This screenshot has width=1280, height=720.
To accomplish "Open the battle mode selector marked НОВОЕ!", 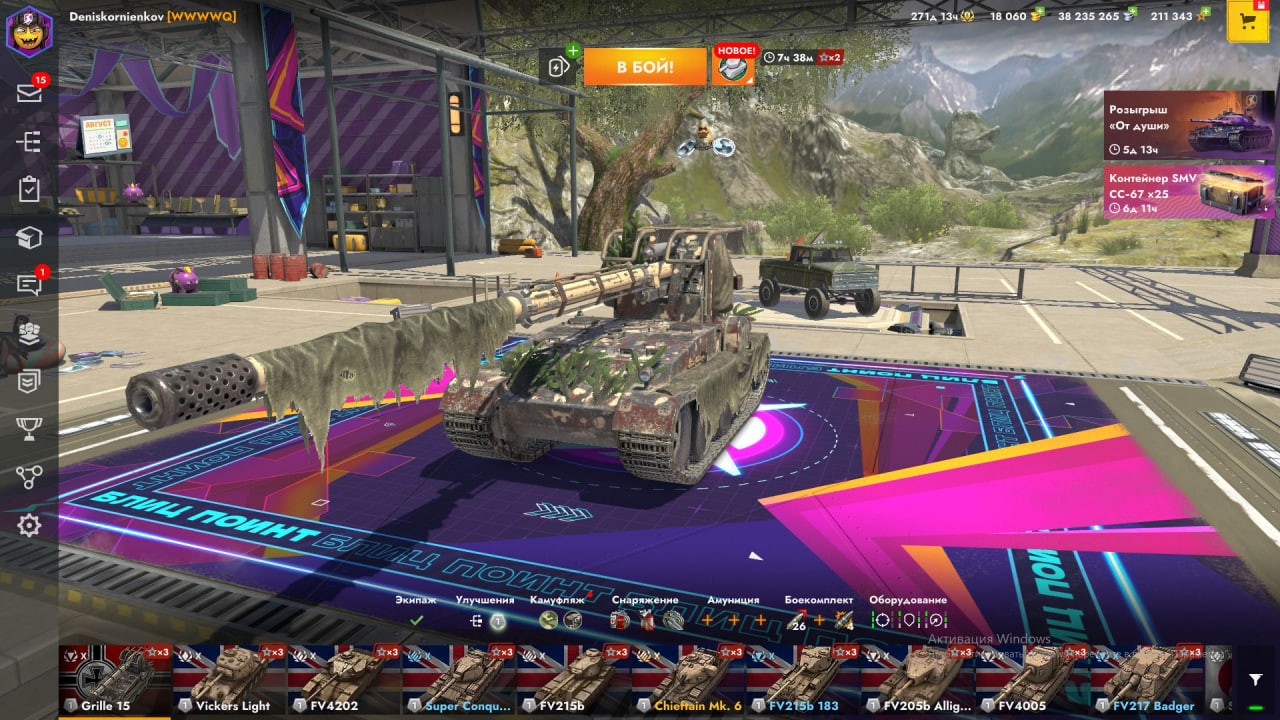I will [734, 67].
